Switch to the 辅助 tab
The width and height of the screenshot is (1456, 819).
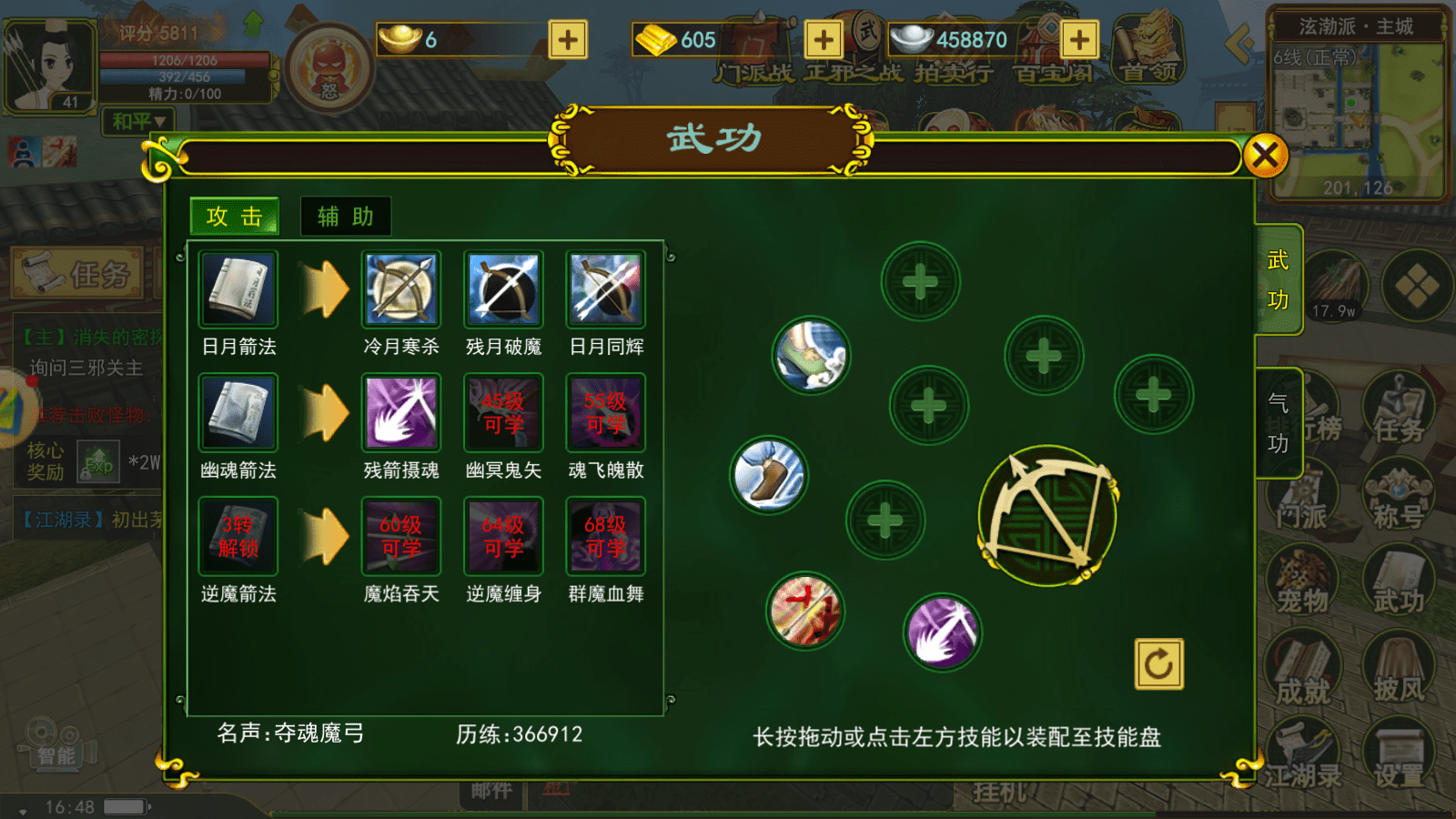(x=345, y=217)
